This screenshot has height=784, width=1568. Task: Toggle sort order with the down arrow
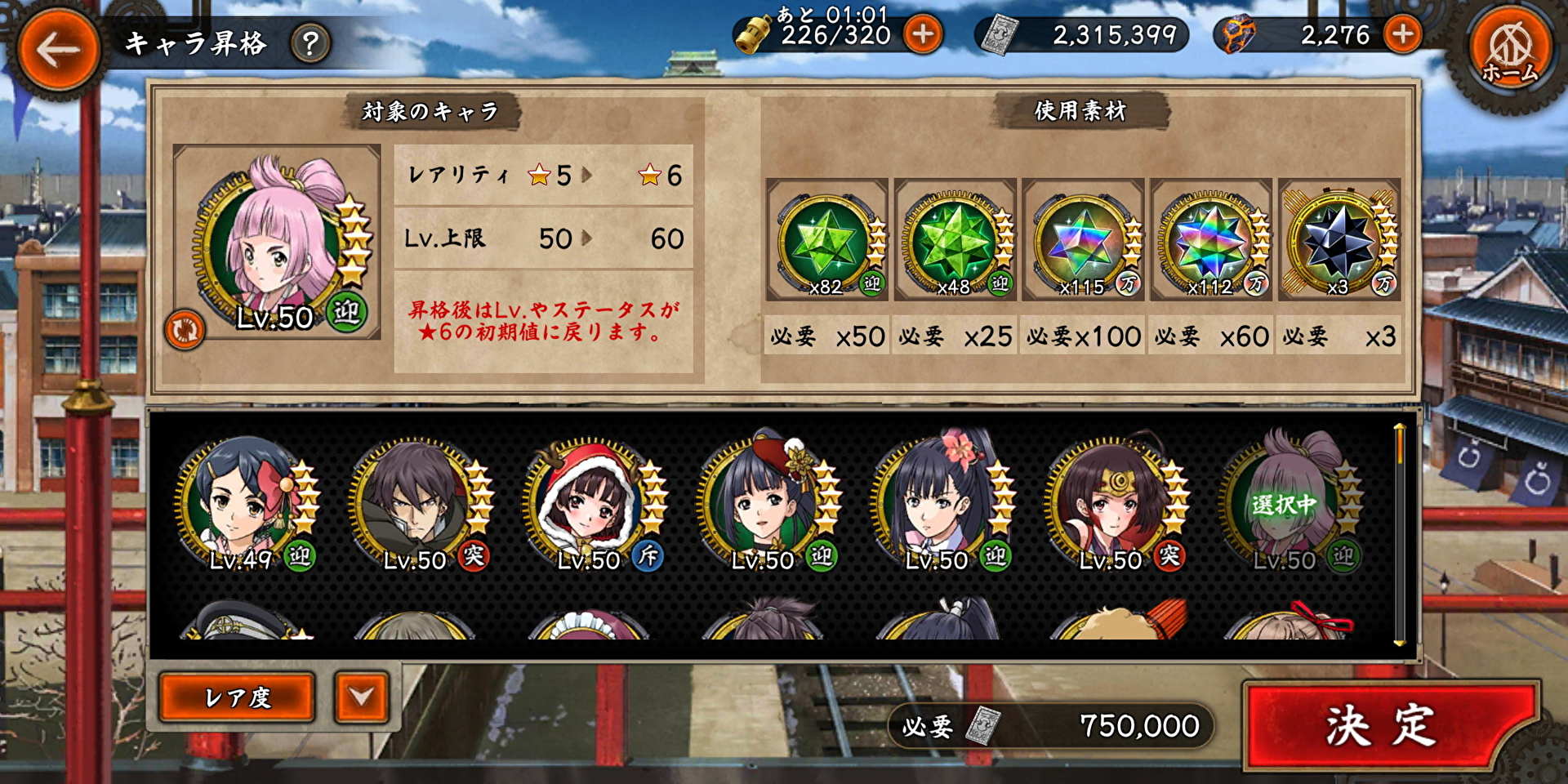361,697
